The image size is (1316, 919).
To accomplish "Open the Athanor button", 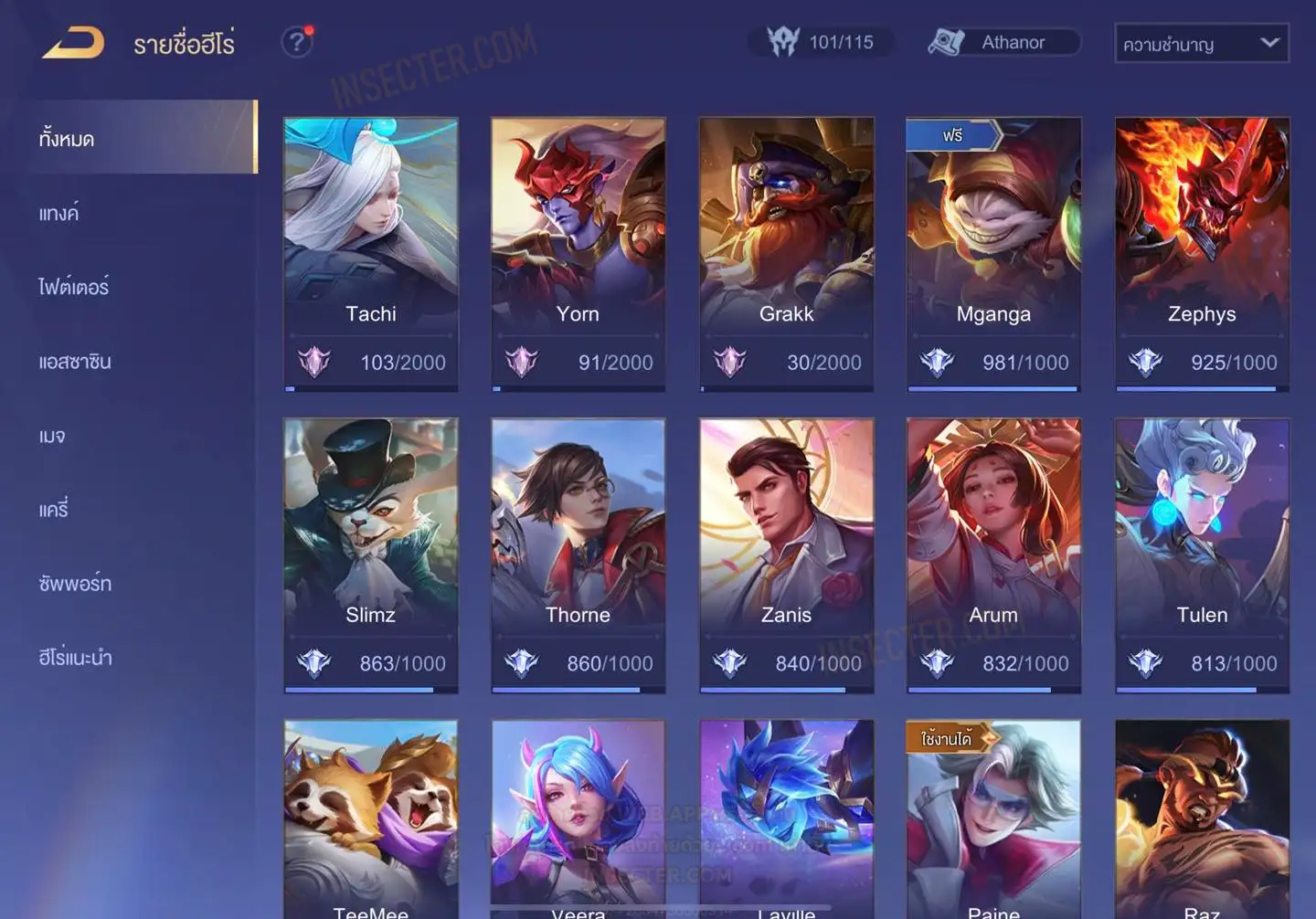I will 1003,42.
